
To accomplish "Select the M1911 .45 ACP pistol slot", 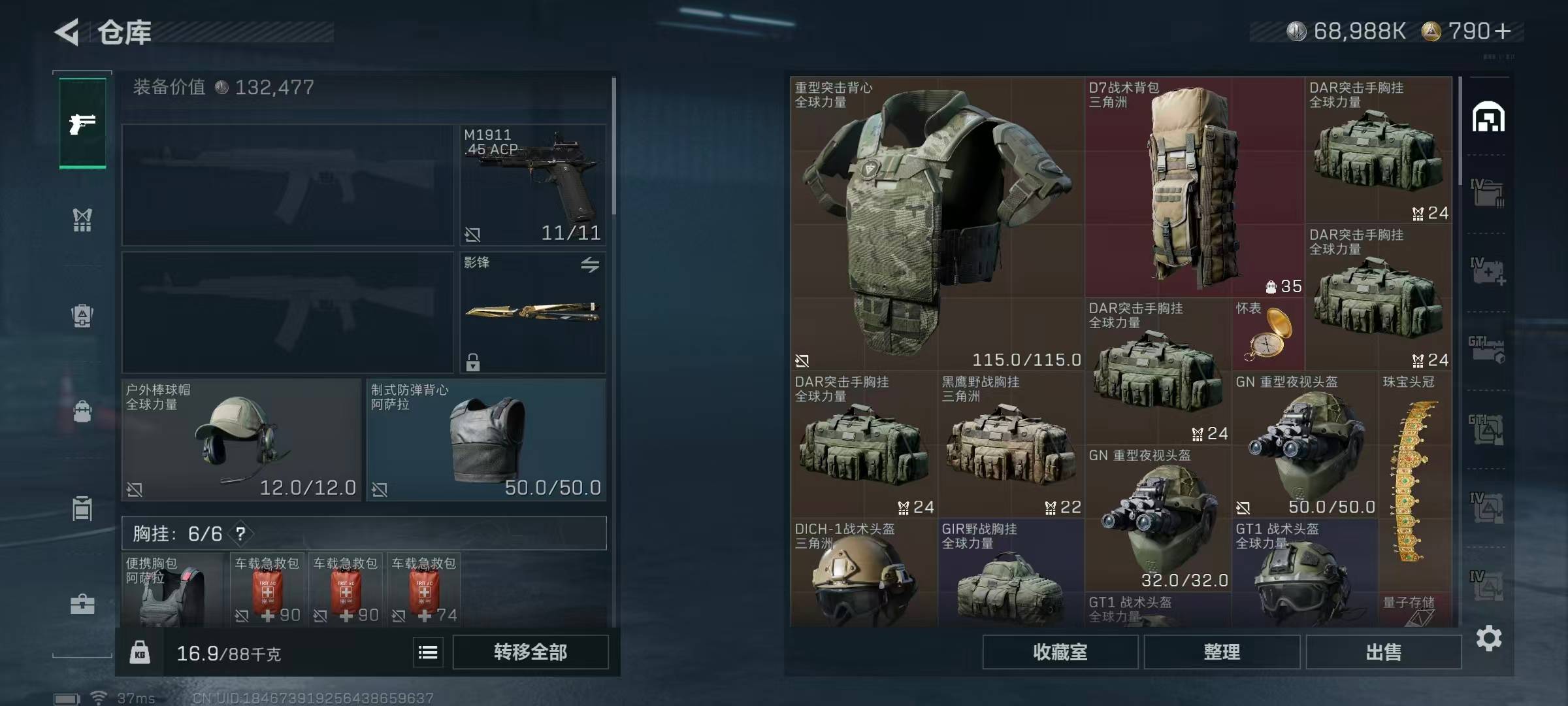I will 532,185.
